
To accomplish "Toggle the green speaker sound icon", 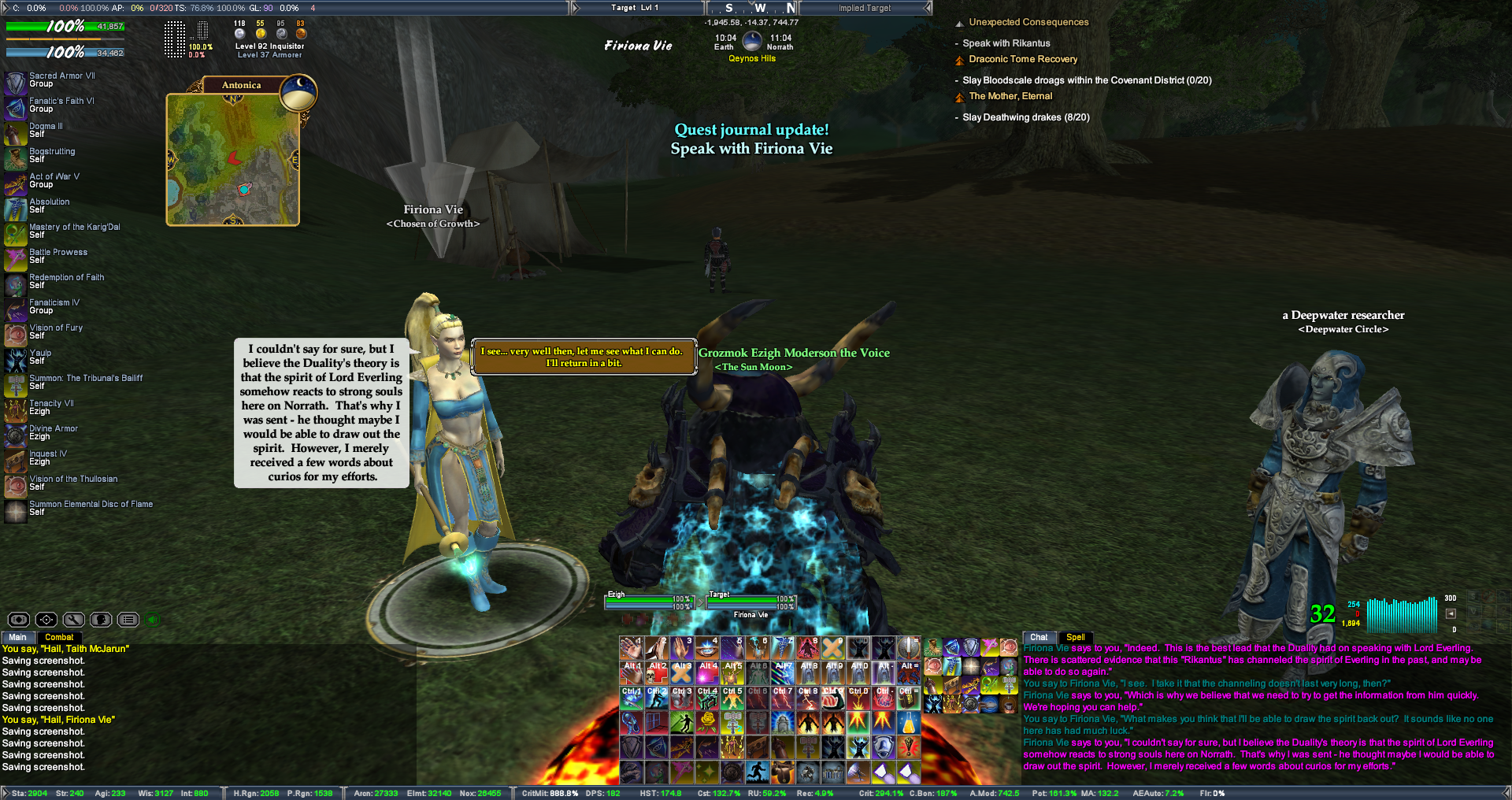I will pos(154,620).
